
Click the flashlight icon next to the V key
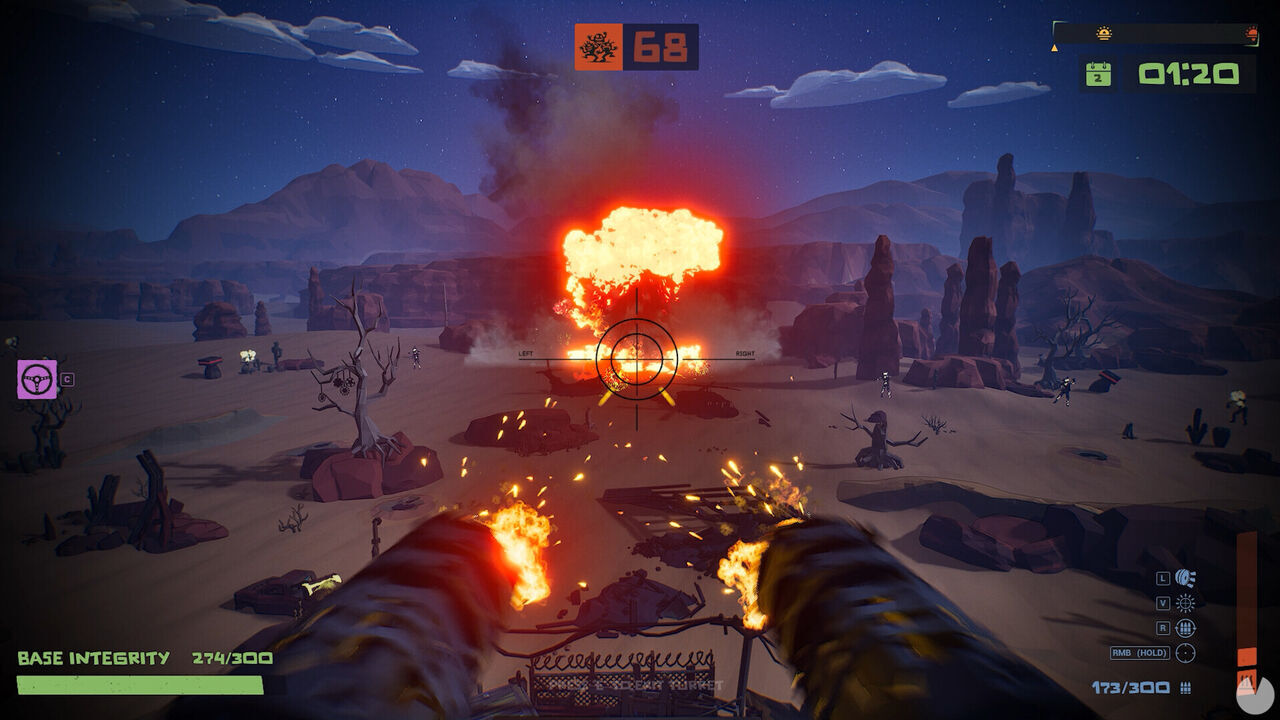tap(1185, 603)
